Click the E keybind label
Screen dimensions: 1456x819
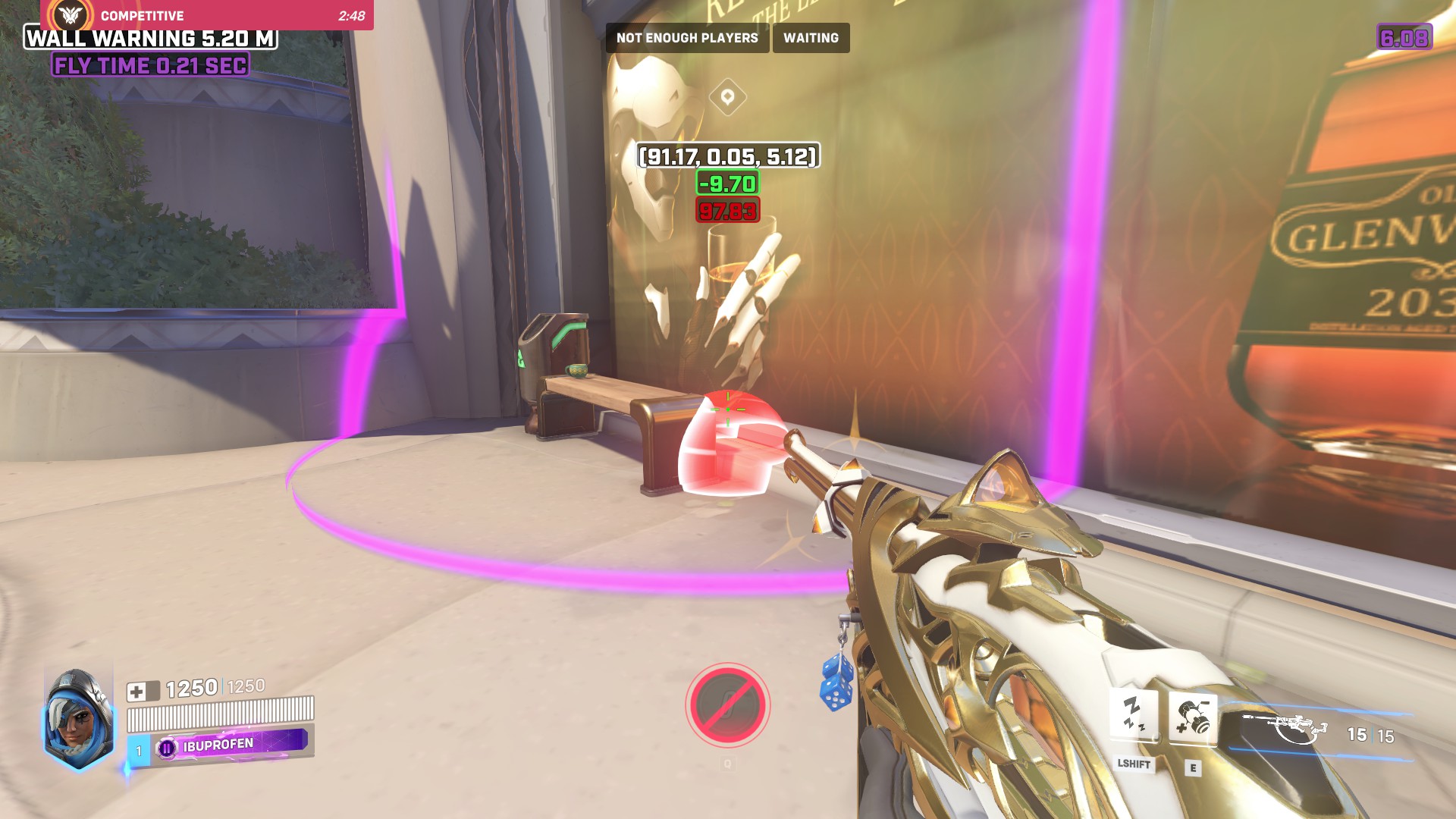(x=1192, y=766)
